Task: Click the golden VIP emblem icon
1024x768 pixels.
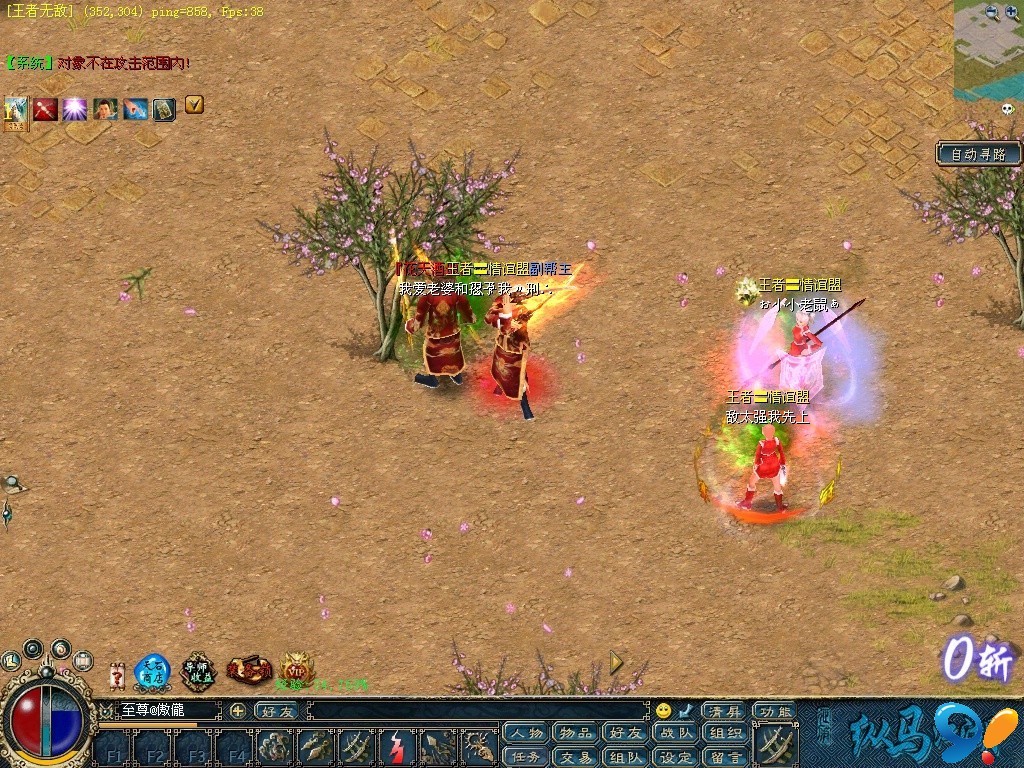Action: point(296,668)
